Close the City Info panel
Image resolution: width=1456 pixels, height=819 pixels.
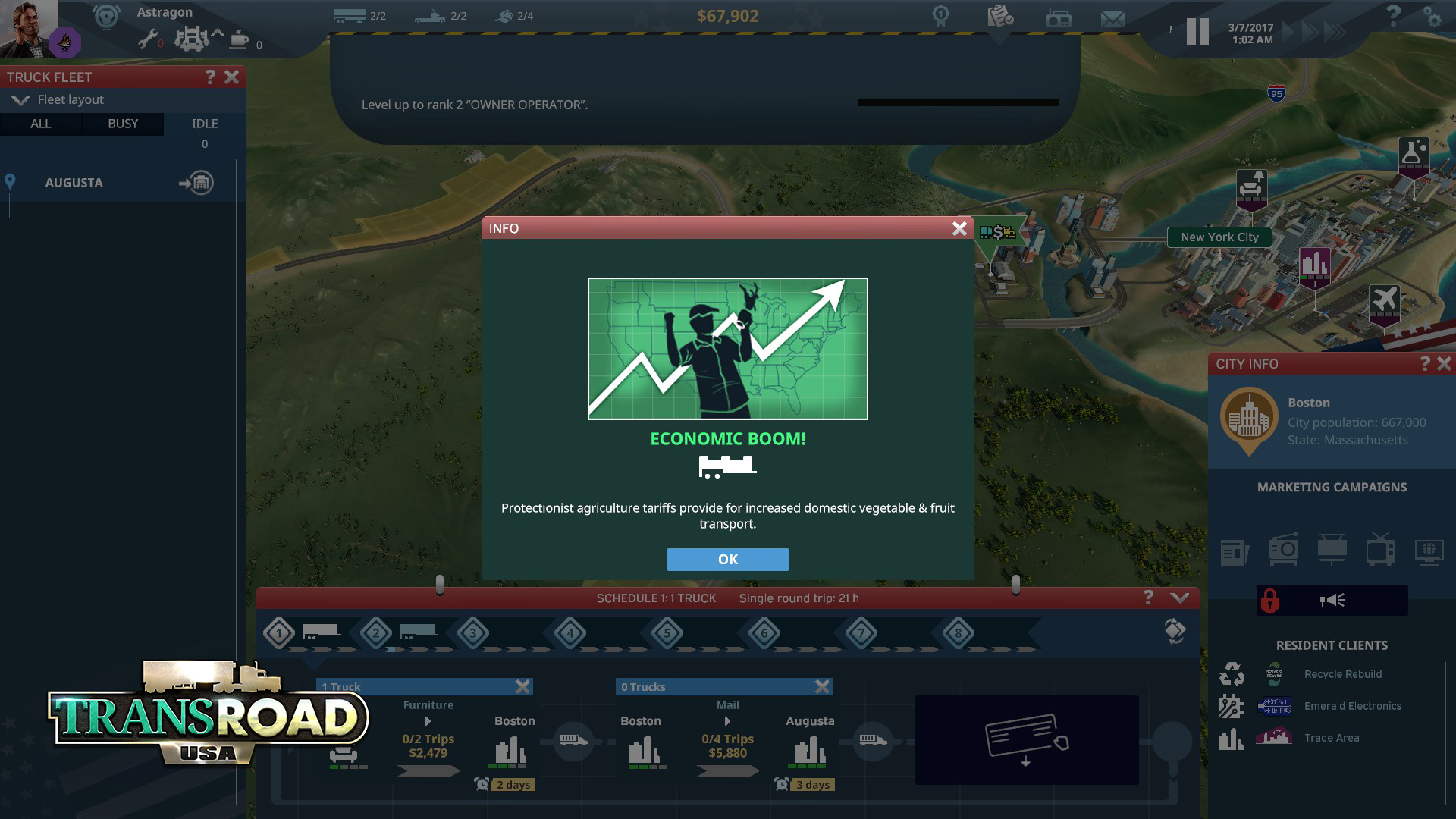point(1444,364)
